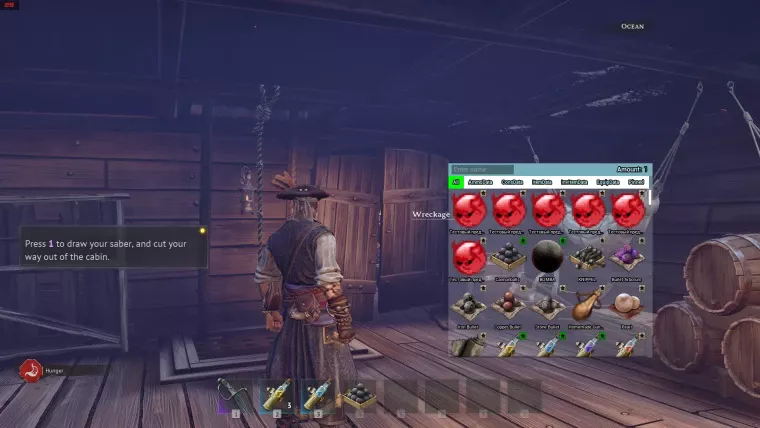The height and width of the screenshot is (428, 760).
Task: Click the Enter name search field
Action: click(482, 170)
